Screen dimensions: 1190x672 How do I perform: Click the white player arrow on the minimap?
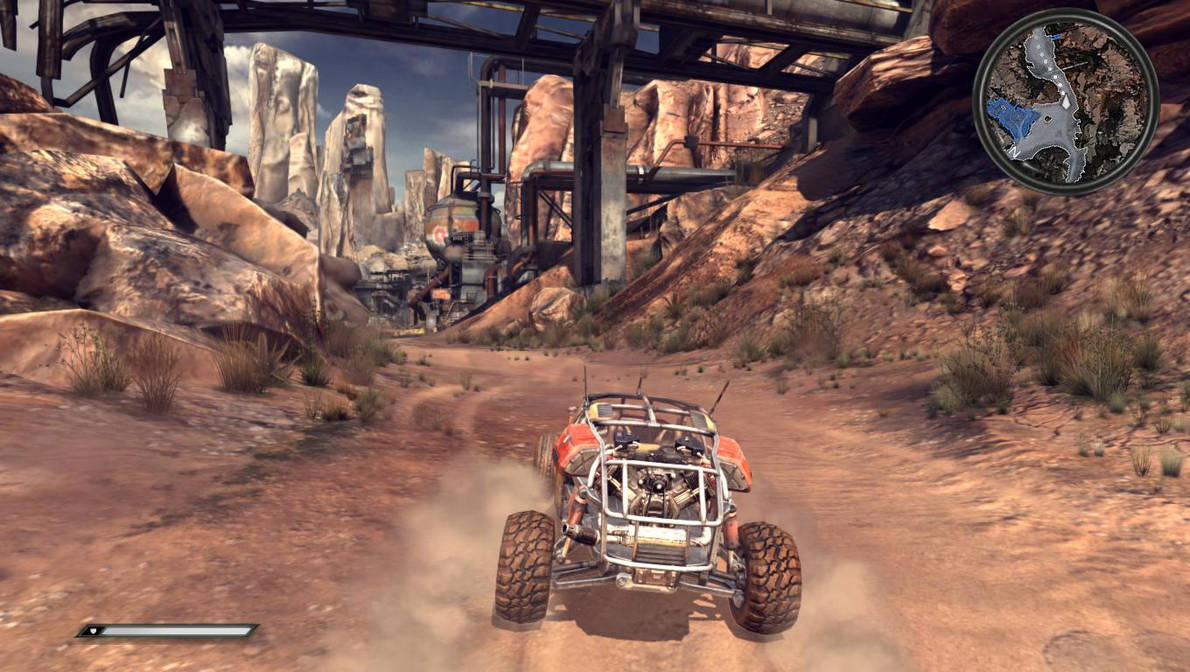1066,103
